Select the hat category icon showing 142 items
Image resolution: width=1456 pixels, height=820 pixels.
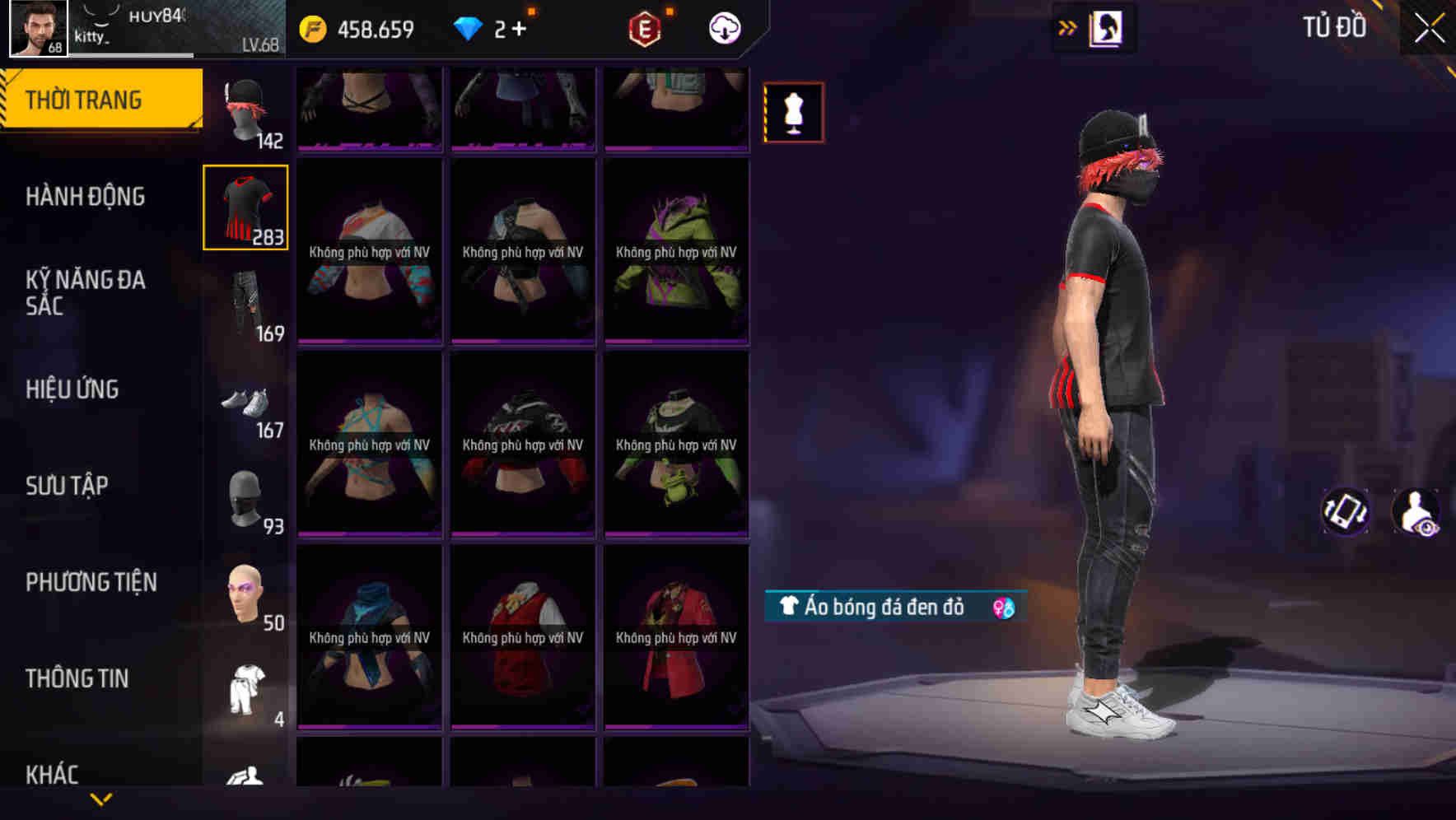[x=245, y=107]
